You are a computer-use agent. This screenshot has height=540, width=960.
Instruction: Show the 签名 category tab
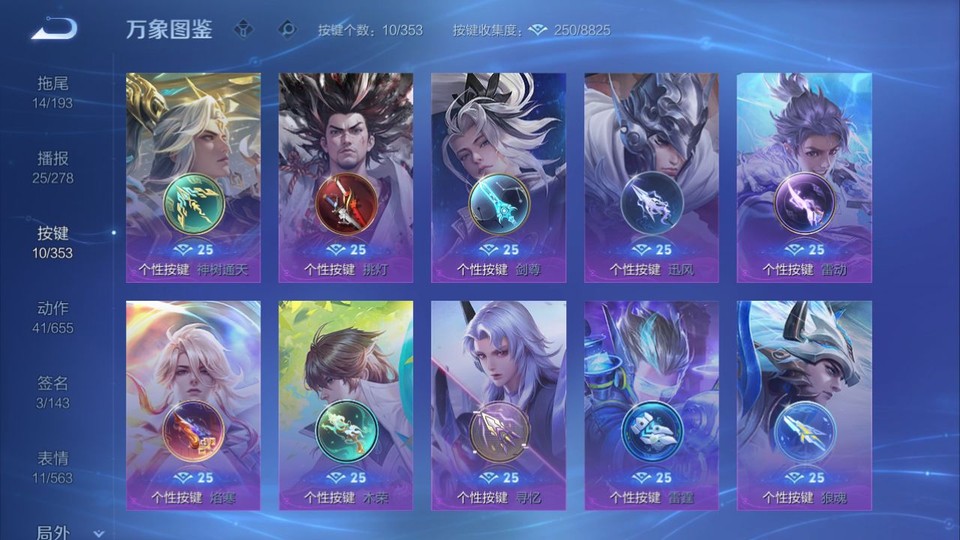(53, 391)
